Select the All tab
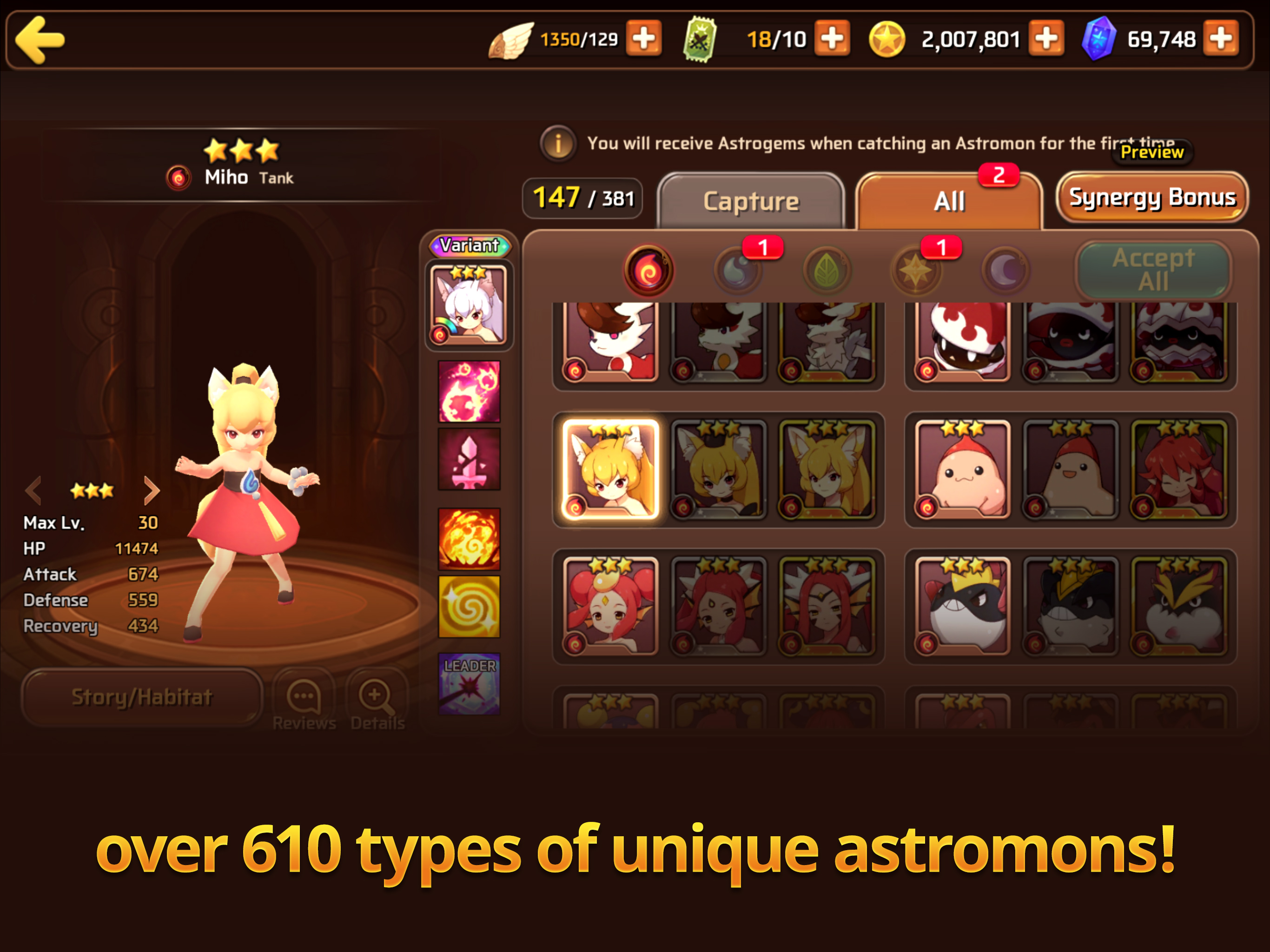 point(949,201)
